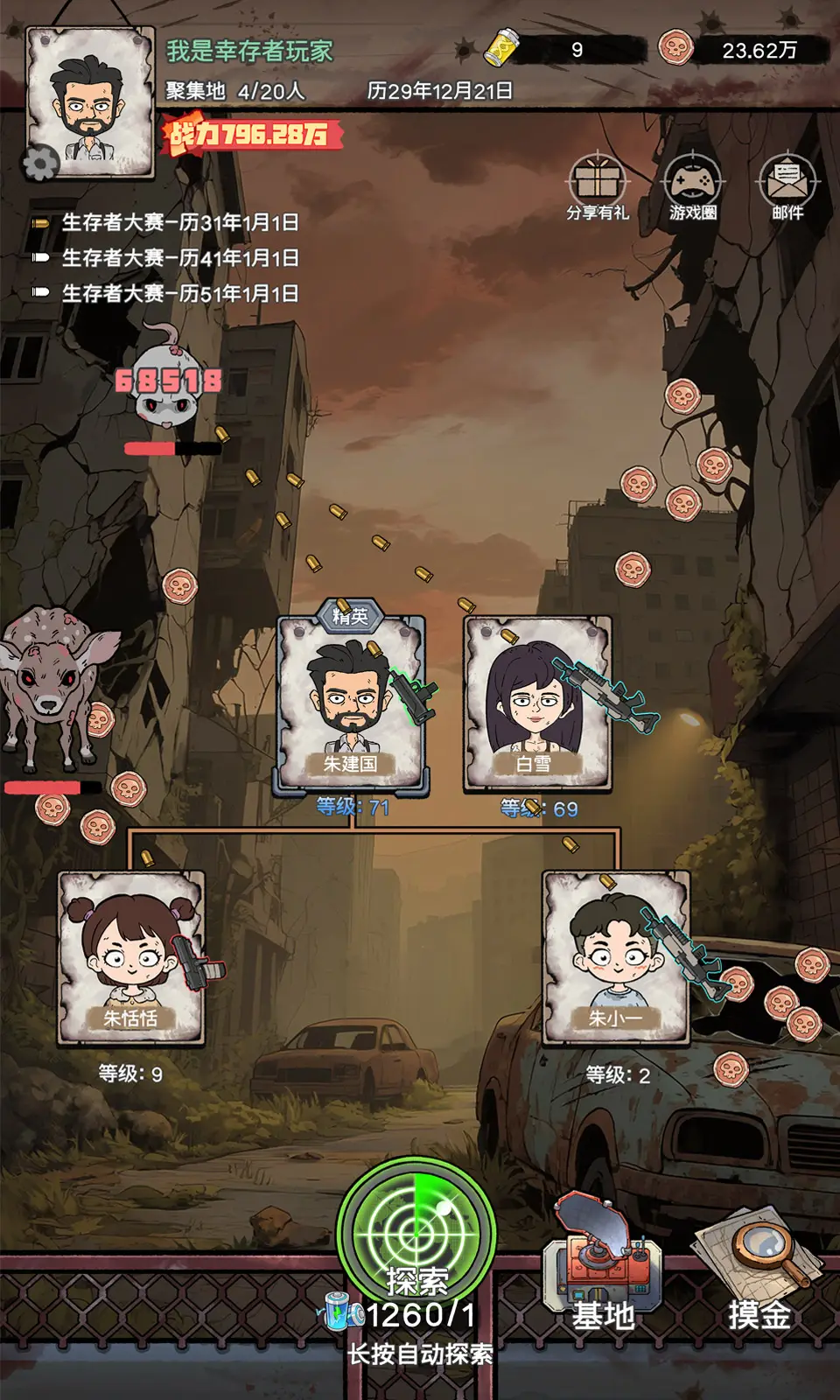View the 生存者大赛-历51年1月1日 event

179,293
